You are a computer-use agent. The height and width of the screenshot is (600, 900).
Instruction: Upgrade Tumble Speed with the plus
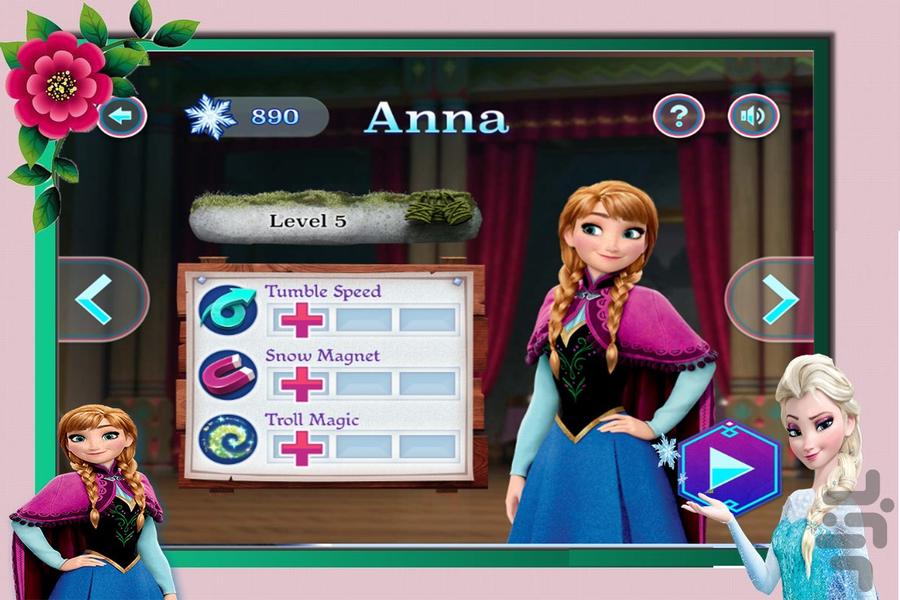(x=302, y=320)
